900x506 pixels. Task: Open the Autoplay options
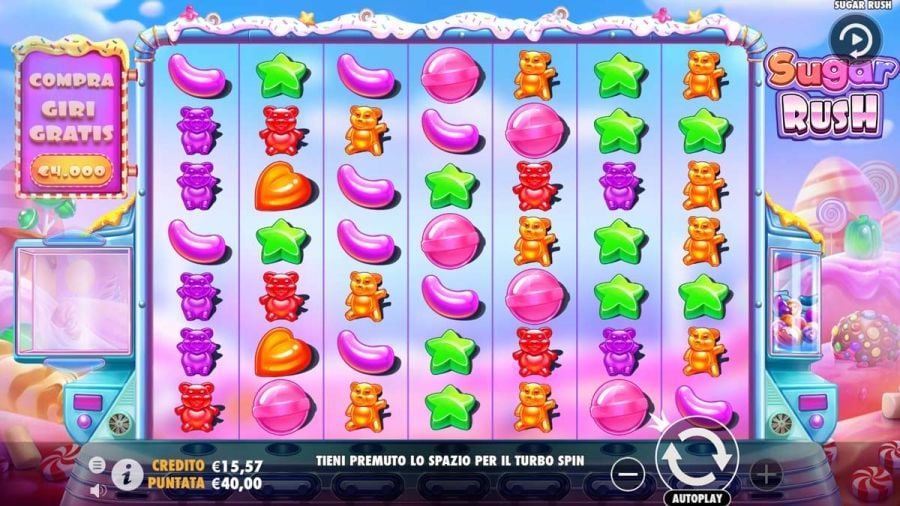pos(697,496)
